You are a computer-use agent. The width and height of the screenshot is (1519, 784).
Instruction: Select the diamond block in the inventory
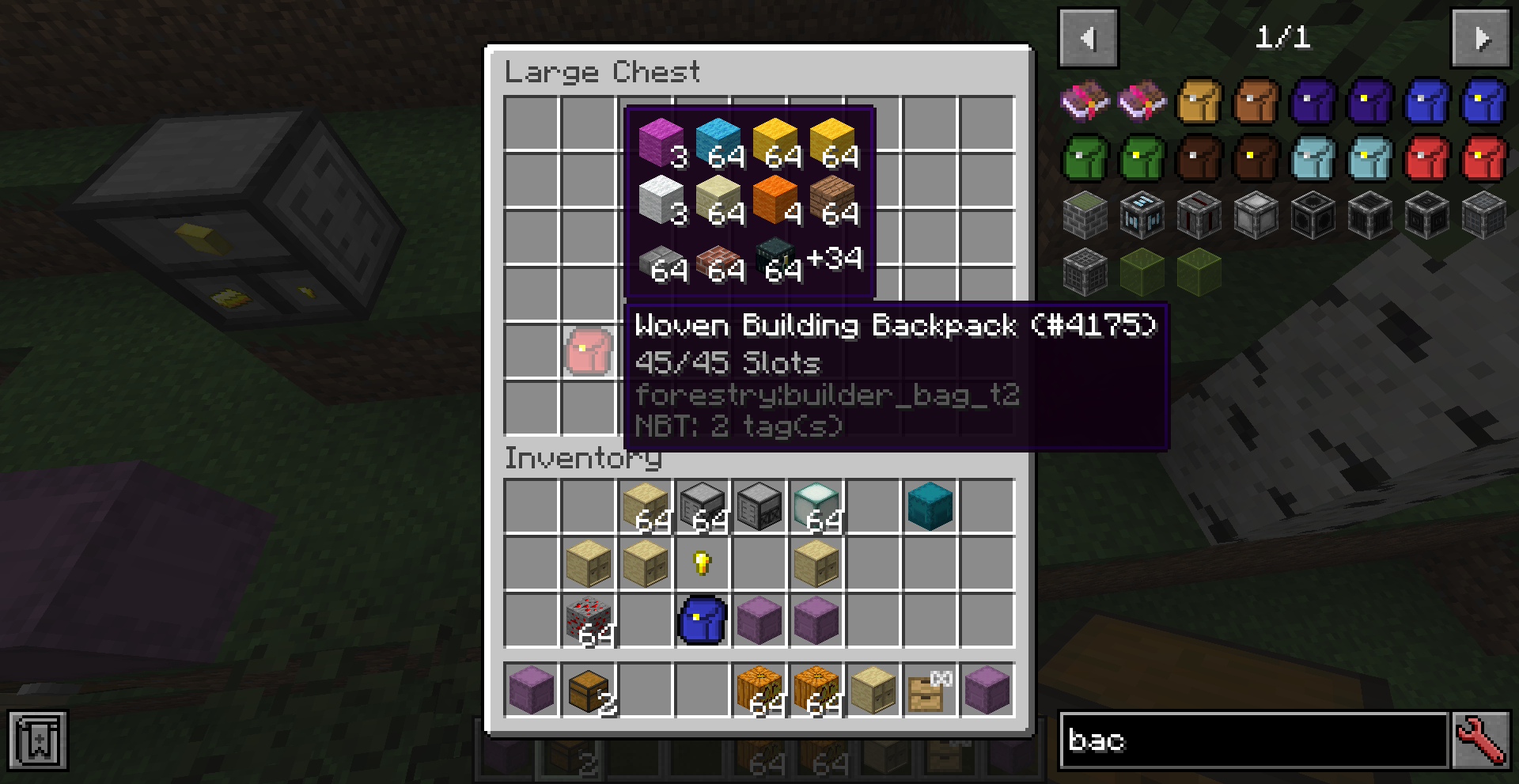(x=816, y=506)
